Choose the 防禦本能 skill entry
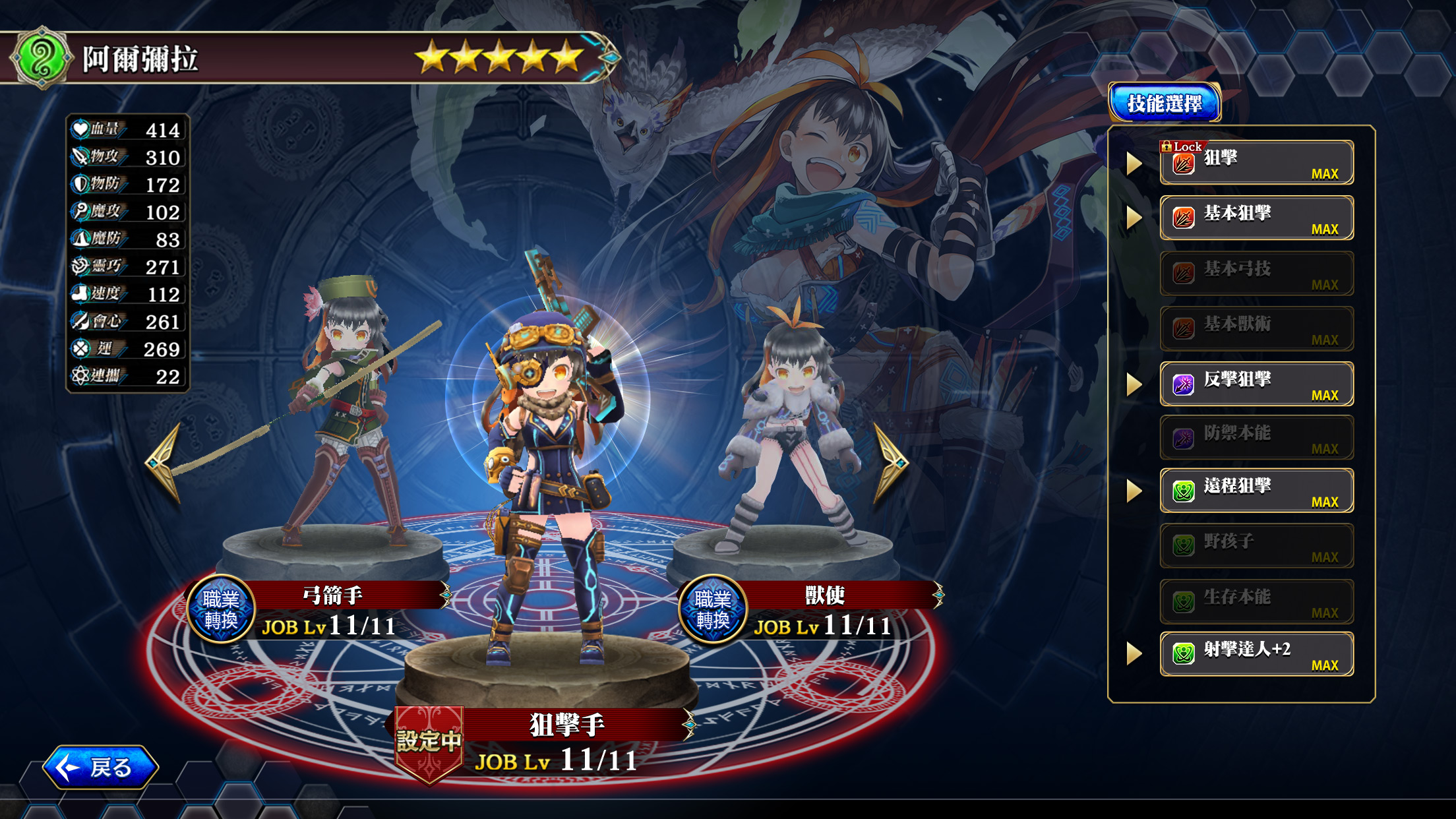This screenshot has height=819, width=1456. pos(1256,437)
